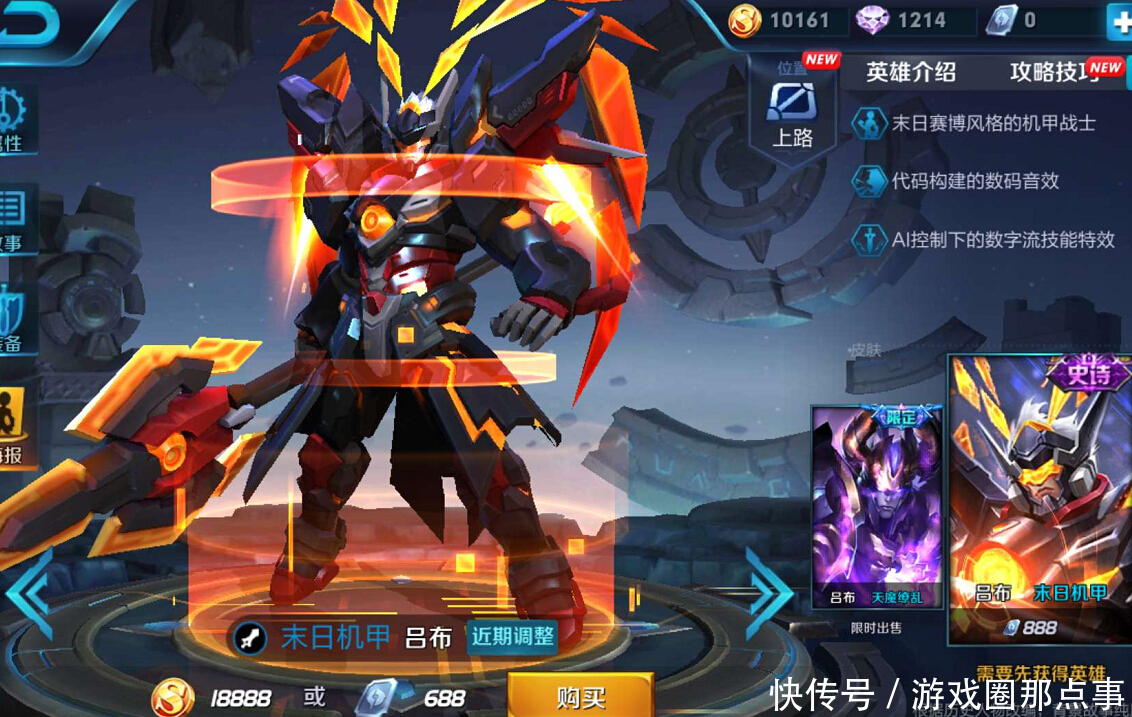
Task: Open the 近期调整 recent adjustments info
Action: pos(512,636)
